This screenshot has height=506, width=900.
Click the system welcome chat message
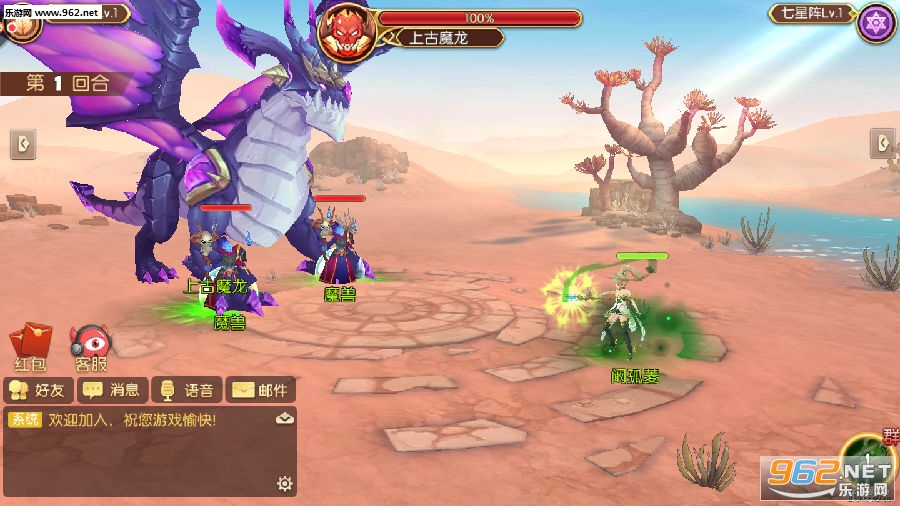click(x=130, y=420)
